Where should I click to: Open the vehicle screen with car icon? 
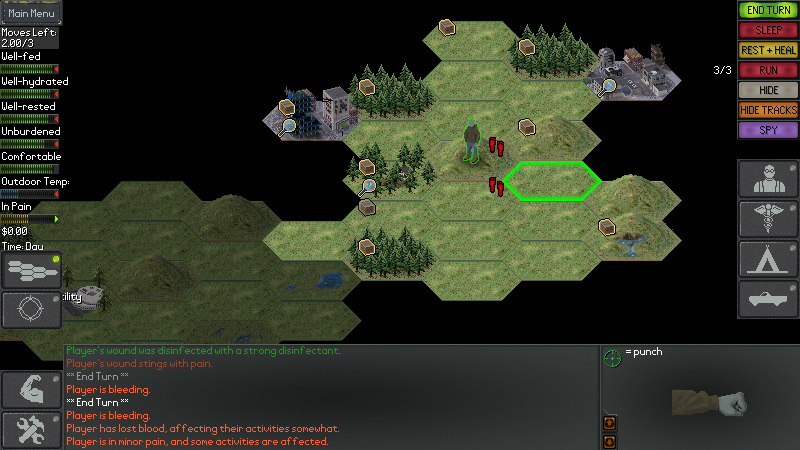(768, 299)
